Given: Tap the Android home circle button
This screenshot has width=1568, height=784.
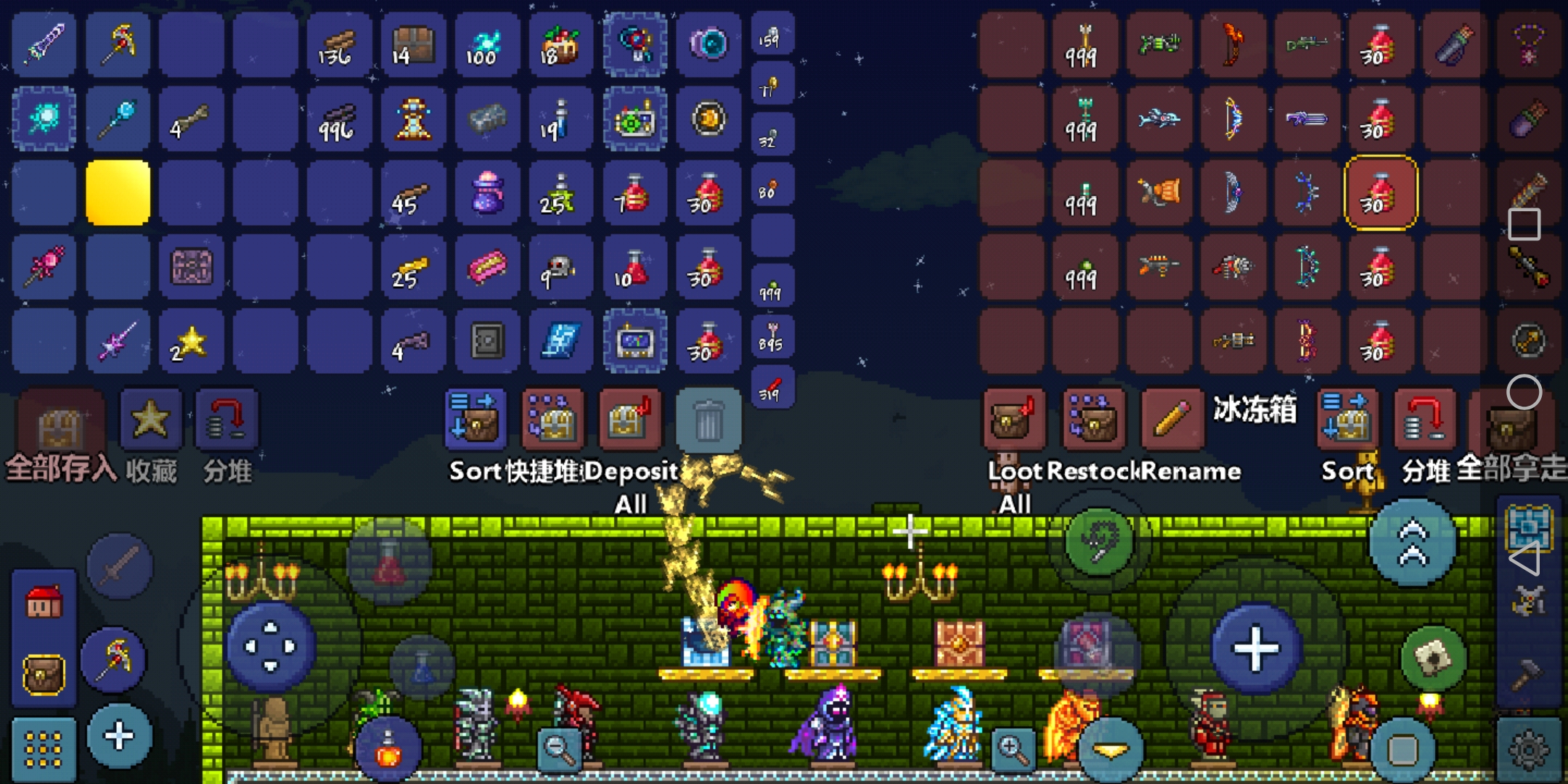Looking at the screenshot, I should pos(1524,393).
